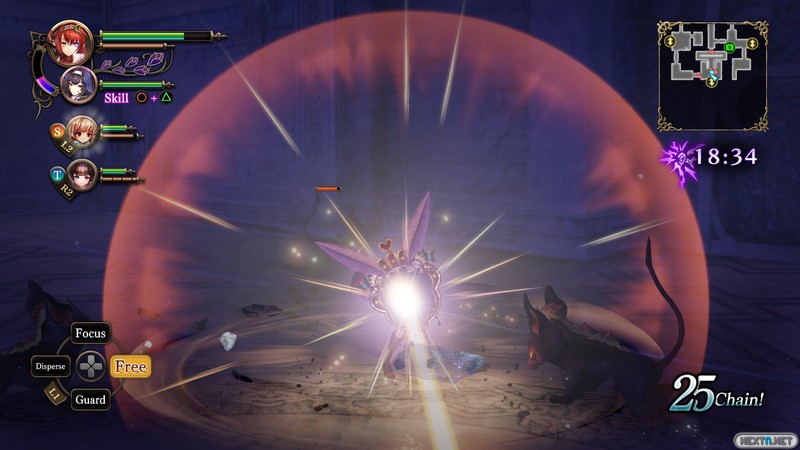Open the dungeon minimap
Viewport: 800px width, 450px height.
[713, 75]
